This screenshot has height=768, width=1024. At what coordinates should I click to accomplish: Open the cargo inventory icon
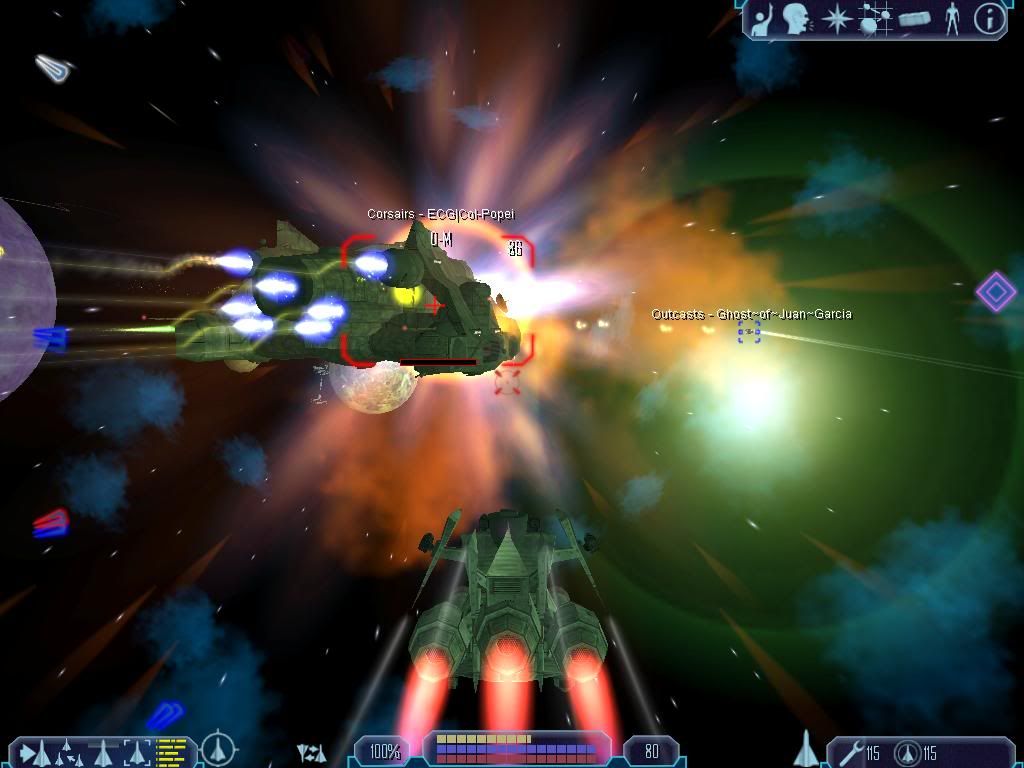(x=914, y=19)
